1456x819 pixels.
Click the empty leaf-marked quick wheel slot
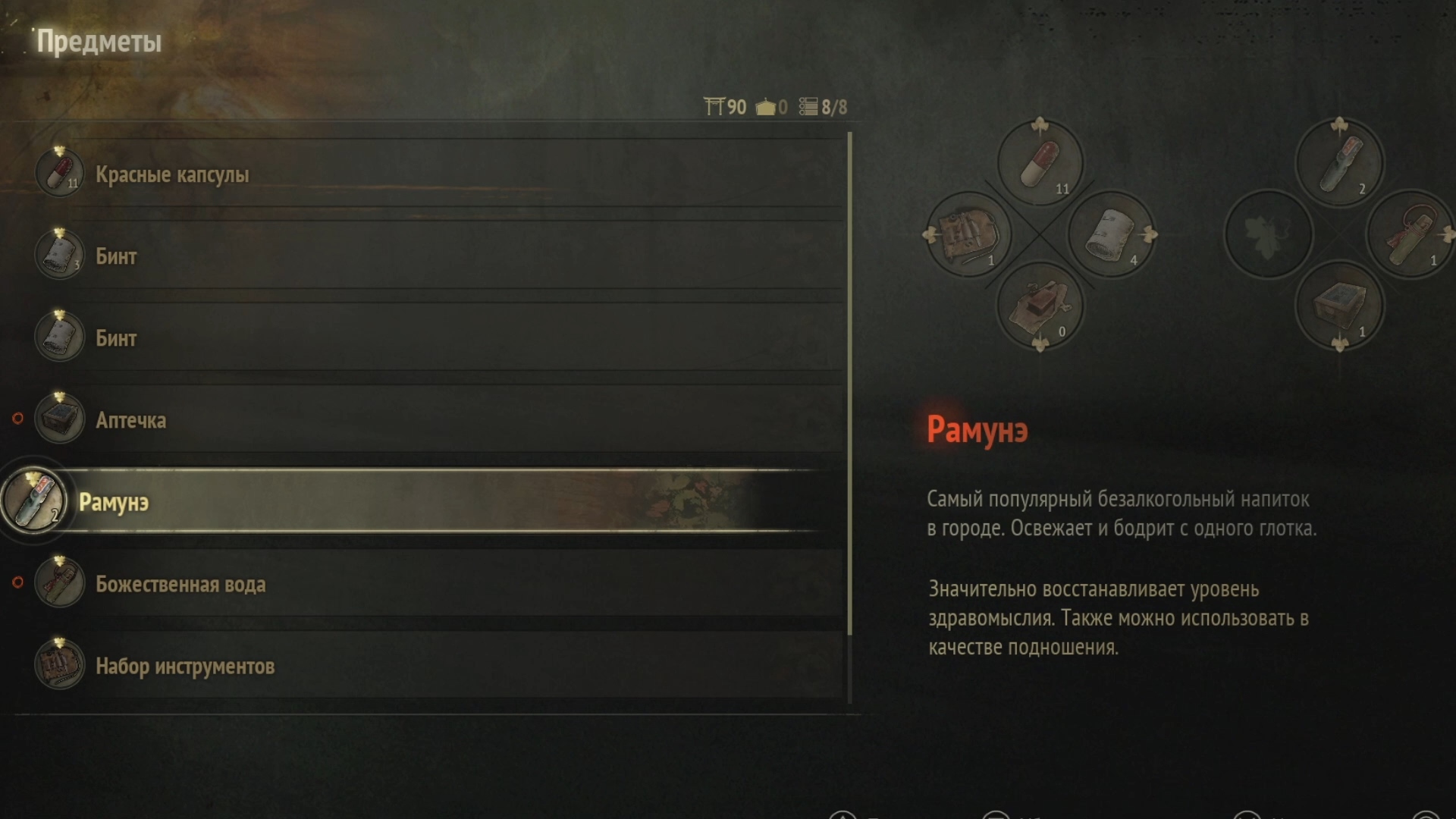click(x=1268, y=234)
